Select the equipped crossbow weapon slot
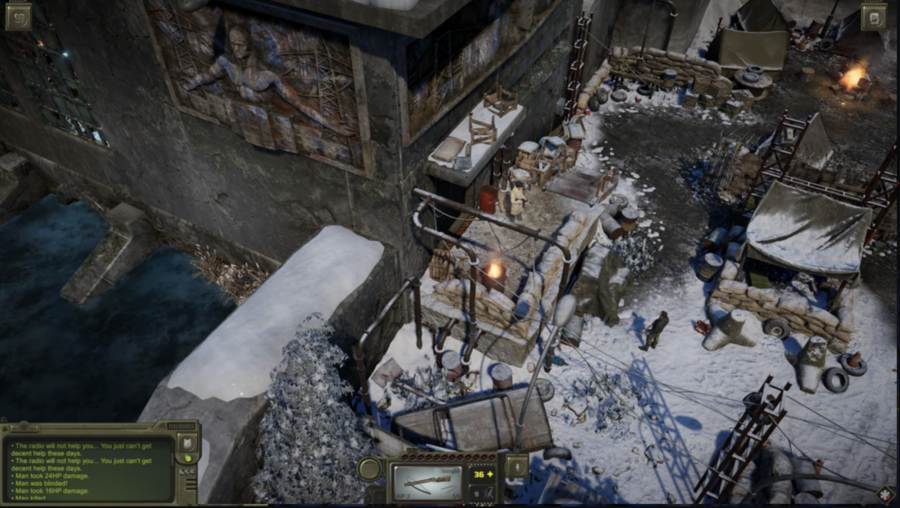This screenshot has width=900, height=508. (x=427, y=481)
